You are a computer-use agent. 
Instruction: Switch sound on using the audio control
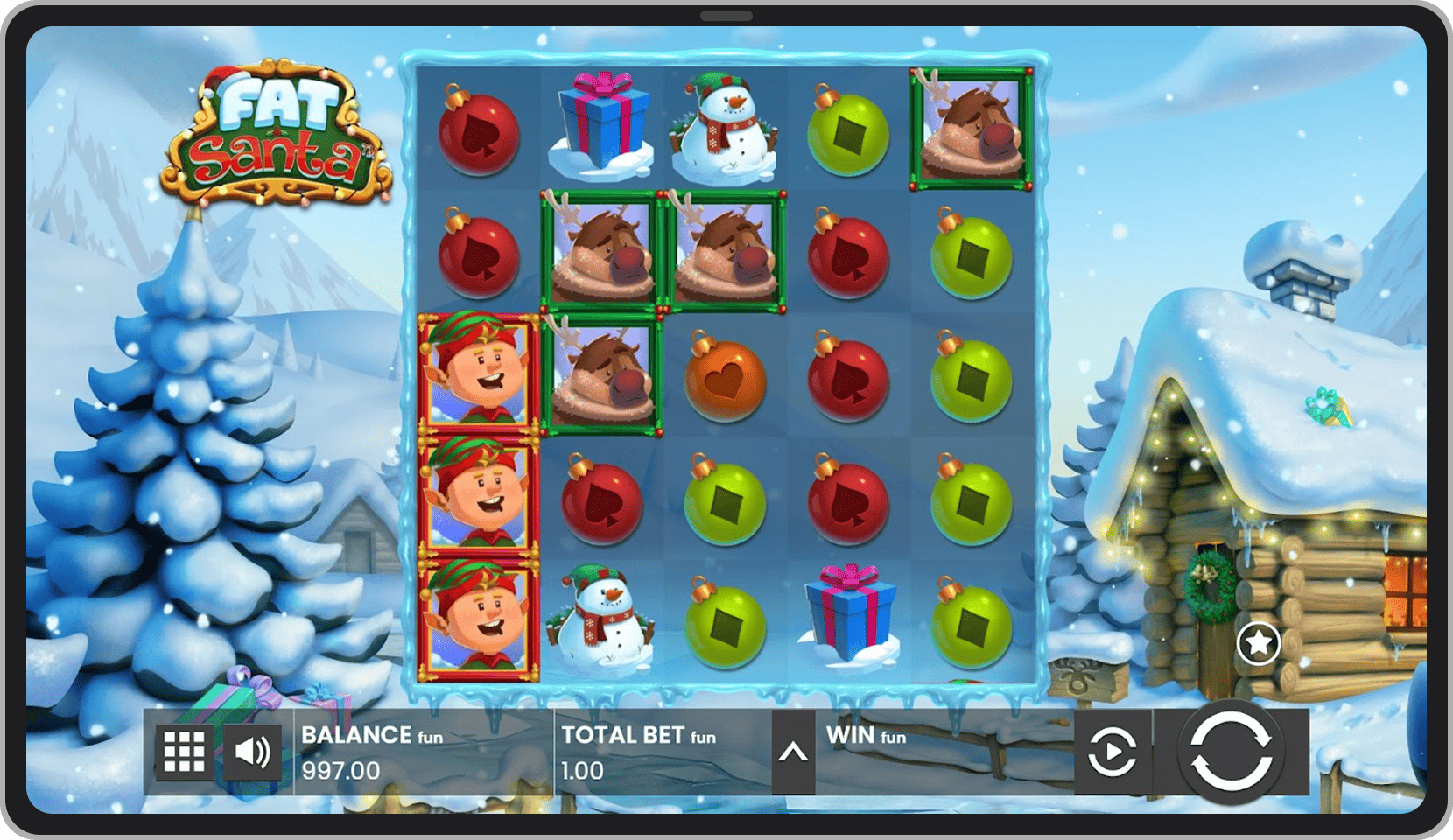(251, 751)
